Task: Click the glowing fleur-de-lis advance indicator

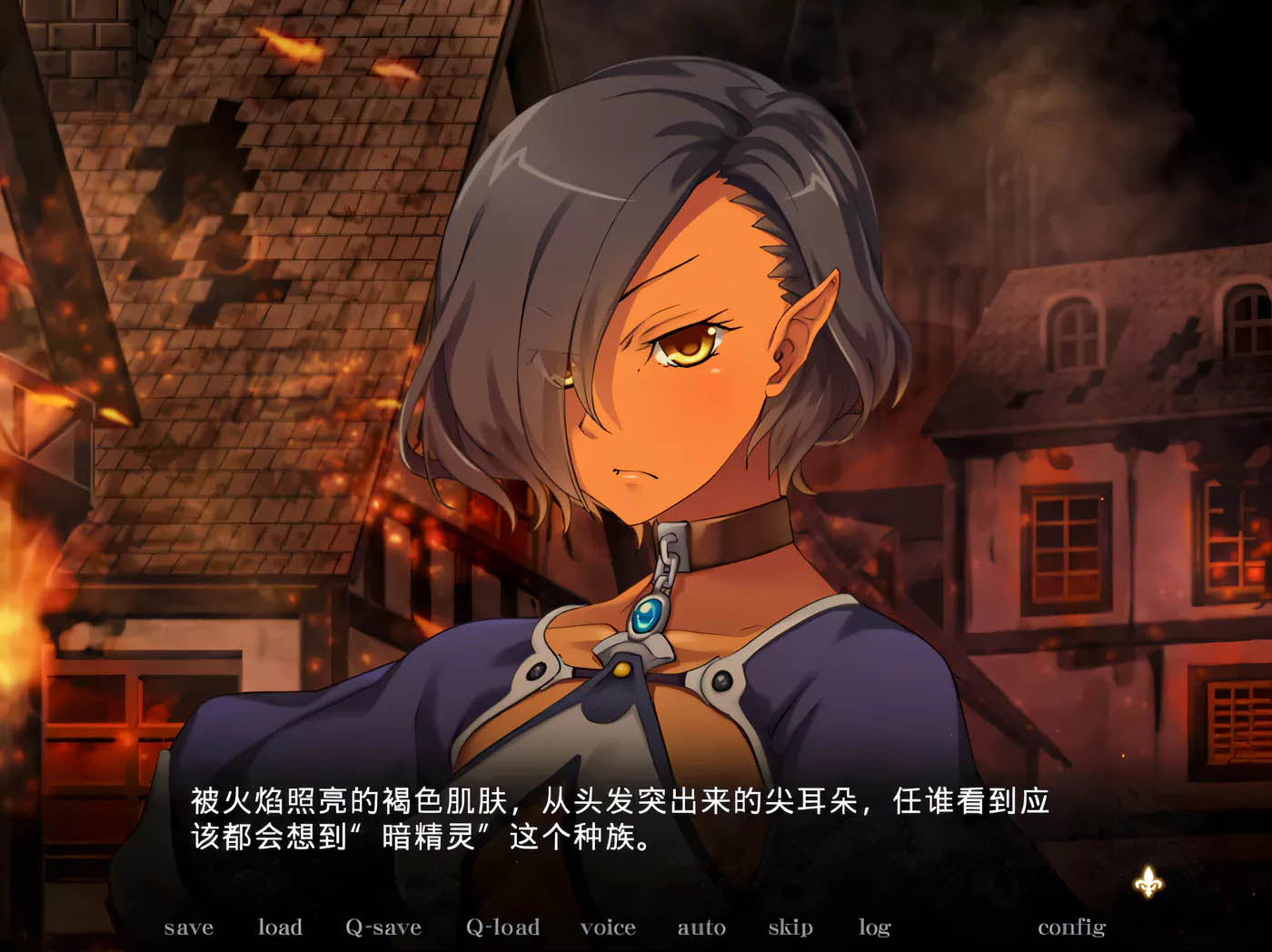Action: coord(1148,880)
